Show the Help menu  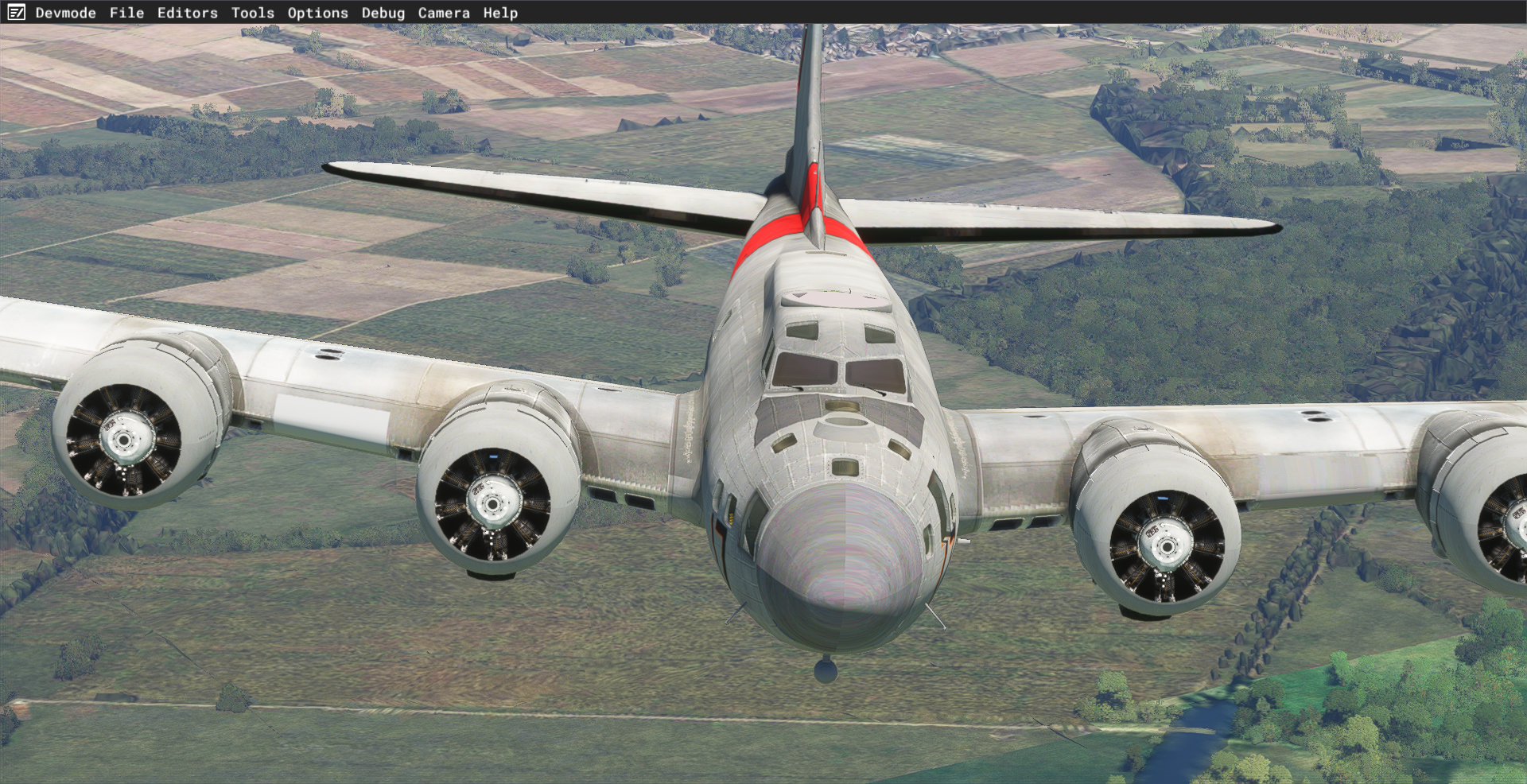(500, 13)
